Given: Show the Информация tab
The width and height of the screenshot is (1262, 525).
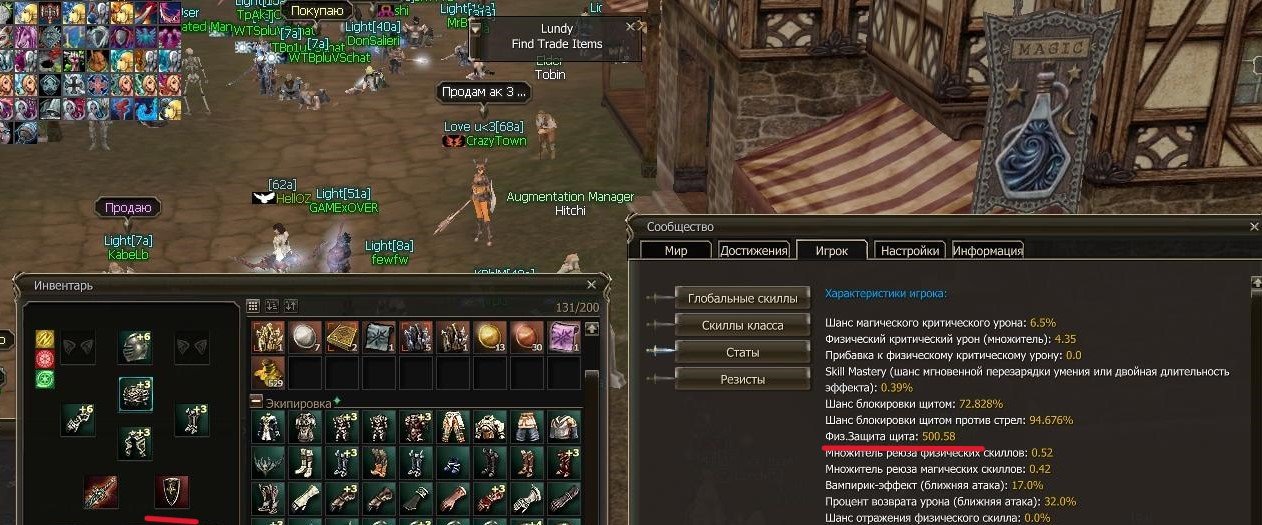Looking at the screenshot, I should point(987,251).
